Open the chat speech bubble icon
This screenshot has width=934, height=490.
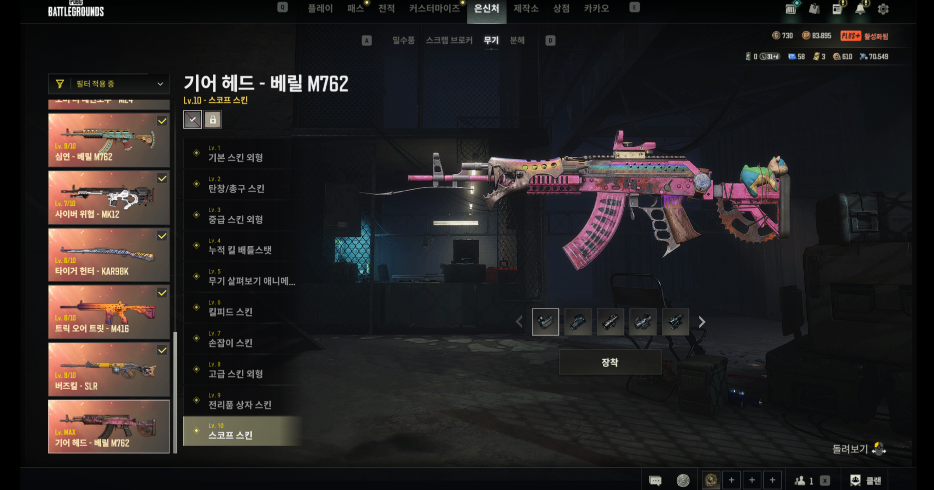pos(656,480)
